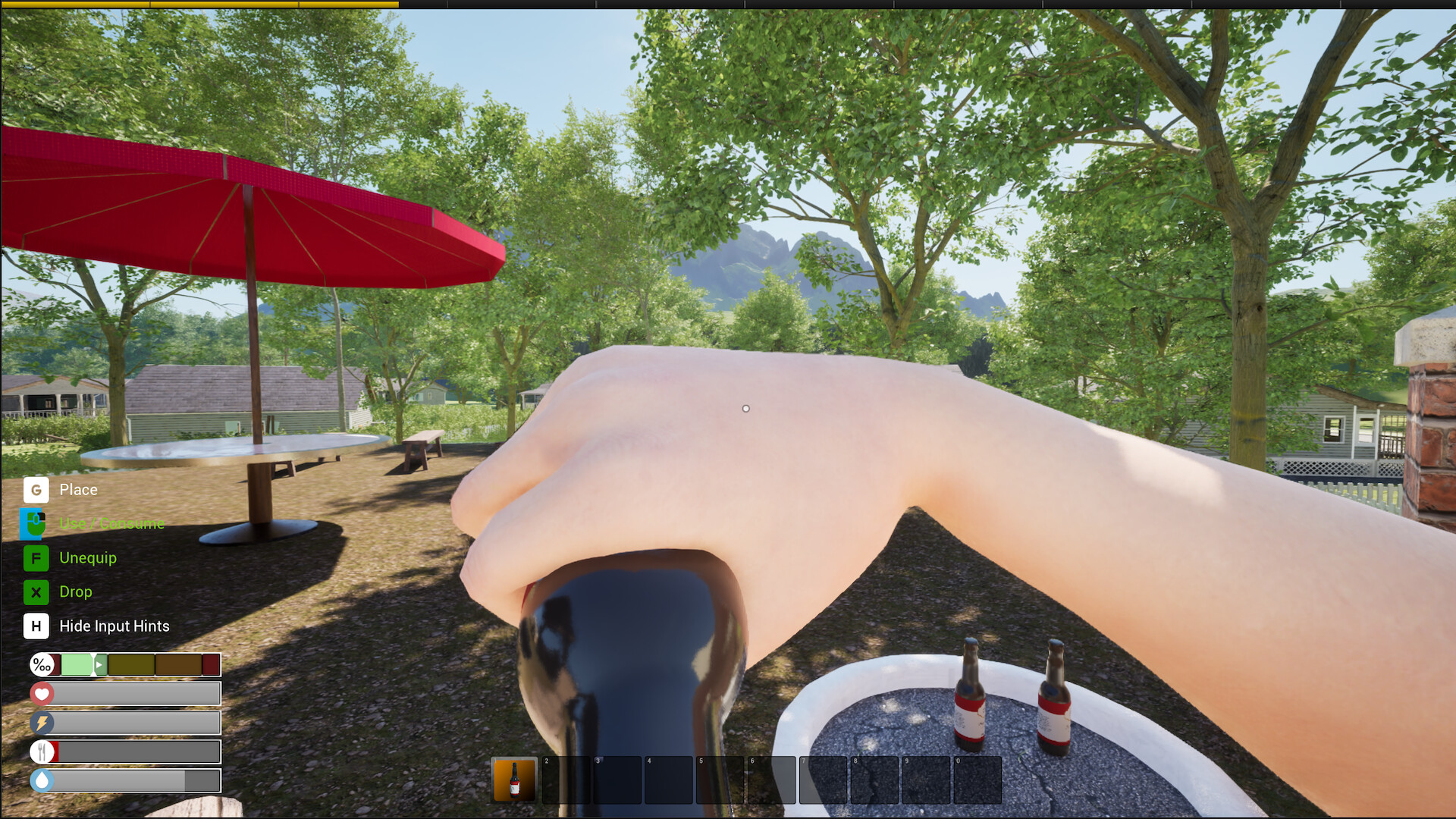Select hotbar slot 0 on the far right

pyautogui.click(x=976, y=780)
